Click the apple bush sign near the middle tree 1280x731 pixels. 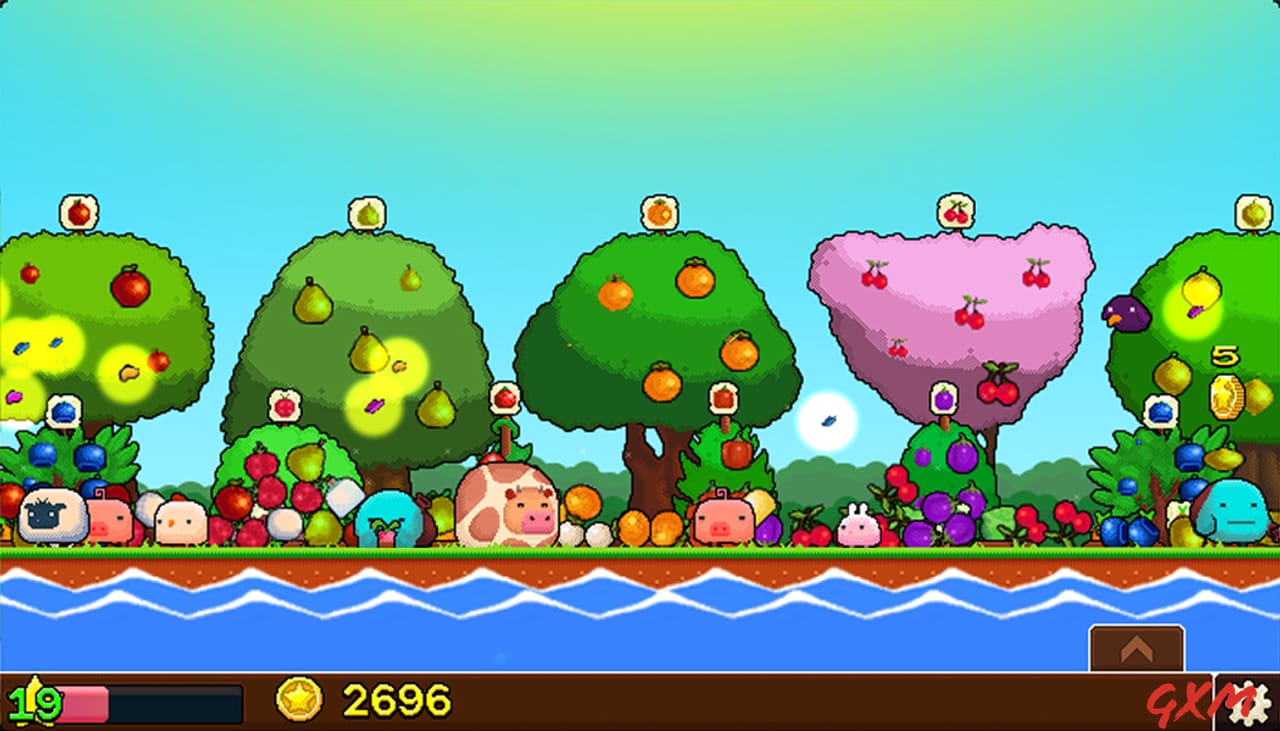coord(724,399)
